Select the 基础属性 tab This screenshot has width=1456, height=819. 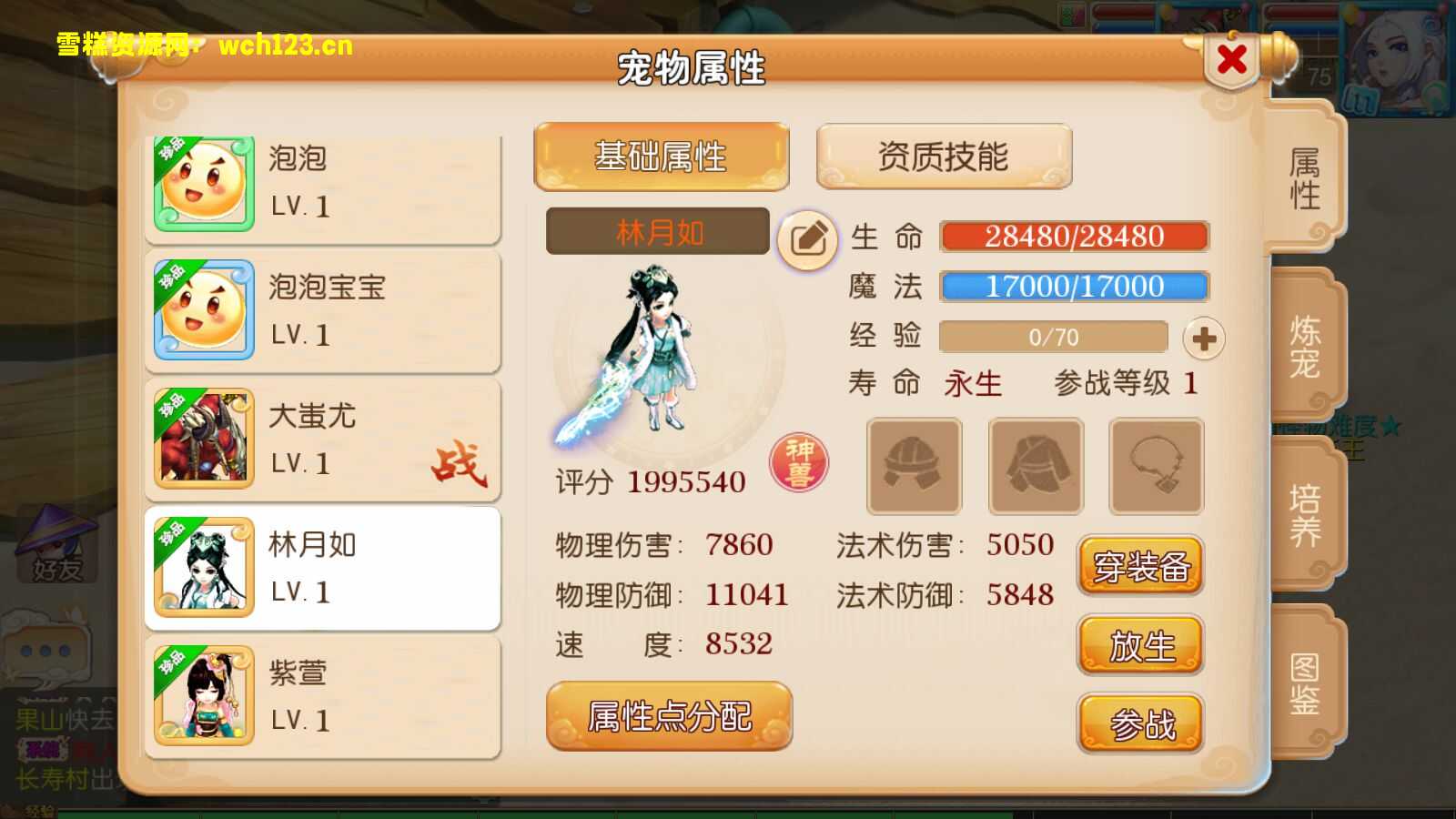pos(661,156)
